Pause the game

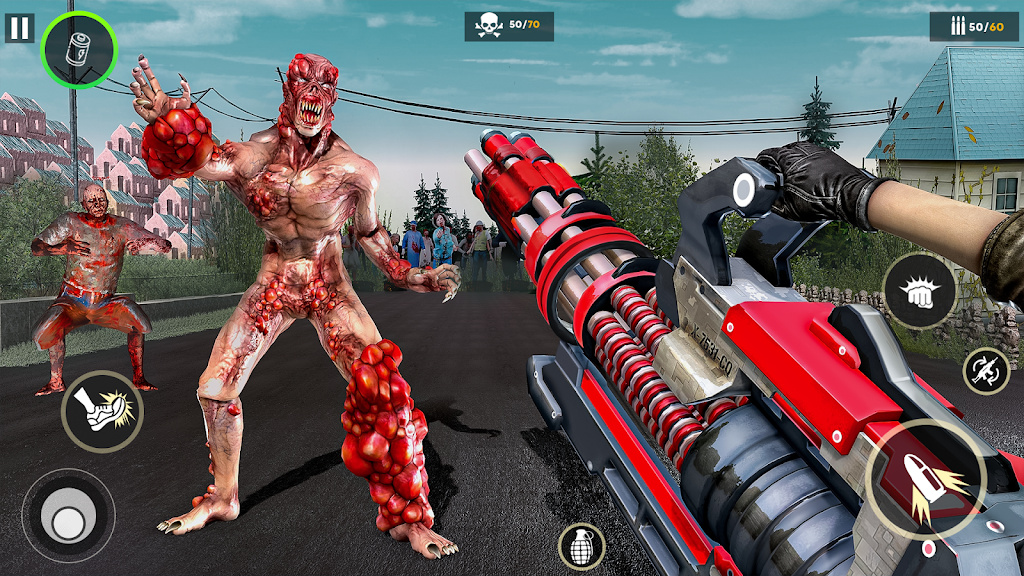19,27
